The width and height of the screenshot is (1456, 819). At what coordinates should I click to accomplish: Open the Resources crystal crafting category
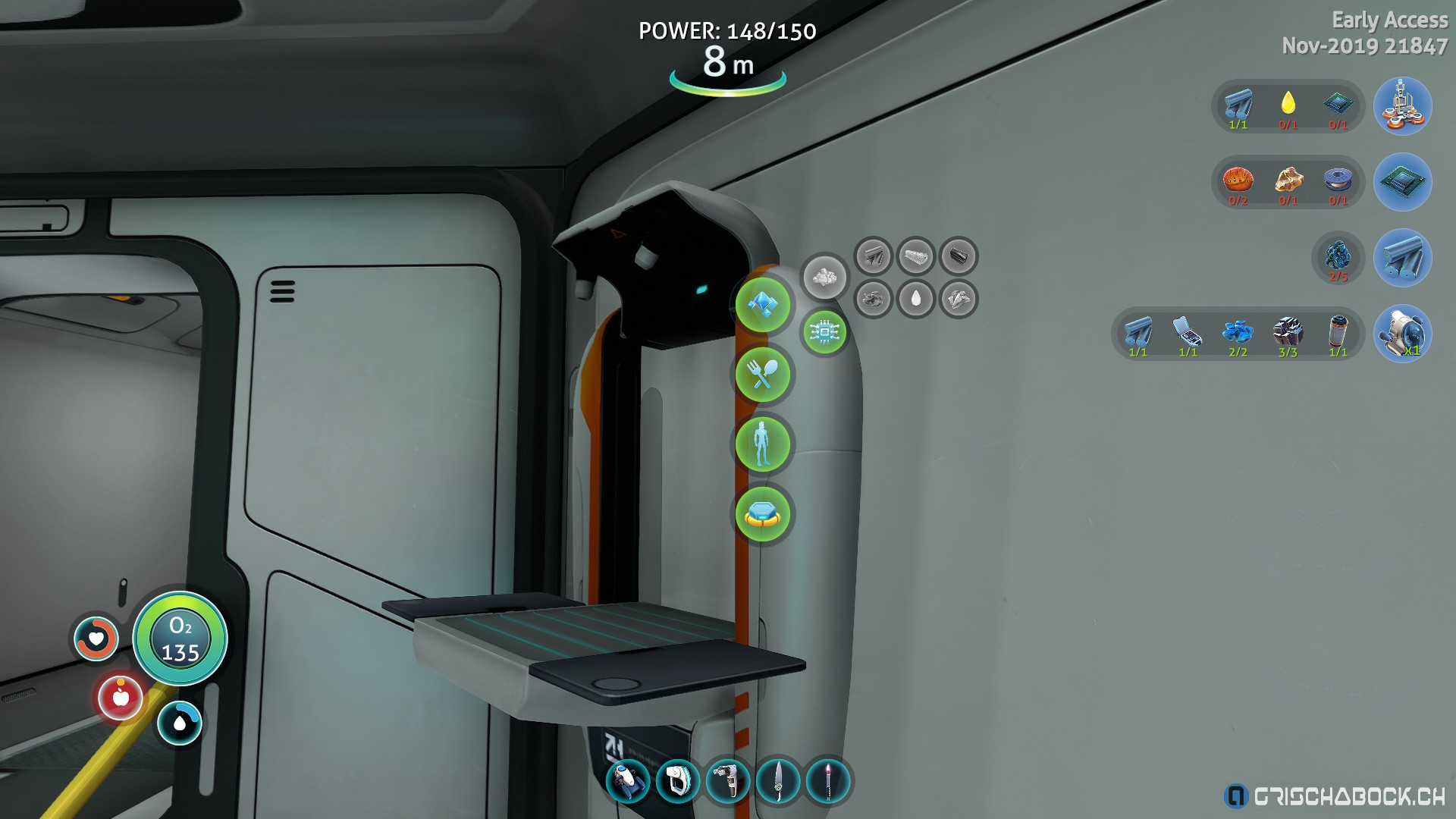(x=763, y=305)
